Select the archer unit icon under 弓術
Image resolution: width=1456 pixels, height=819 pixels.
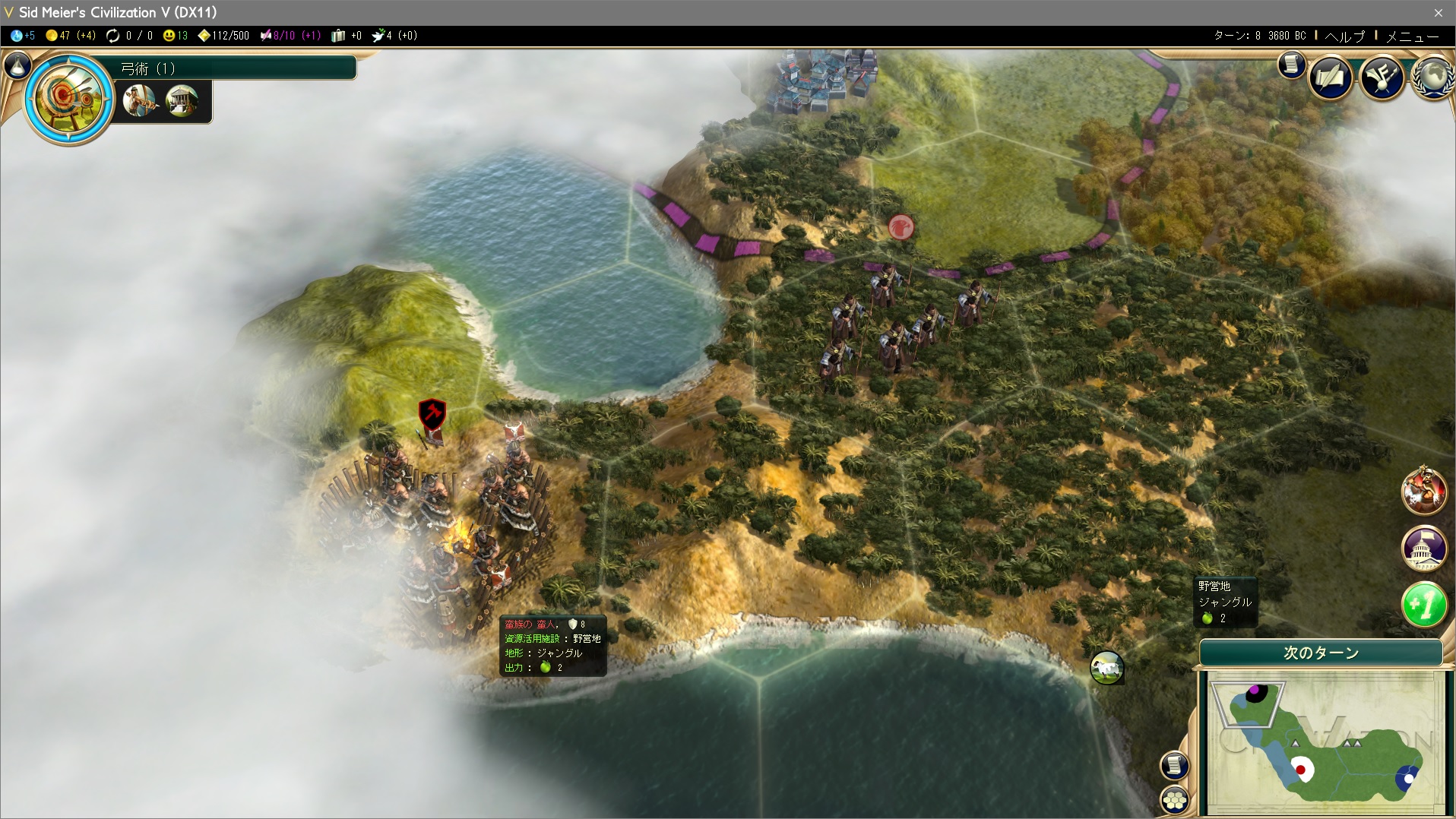coord(140,100)
